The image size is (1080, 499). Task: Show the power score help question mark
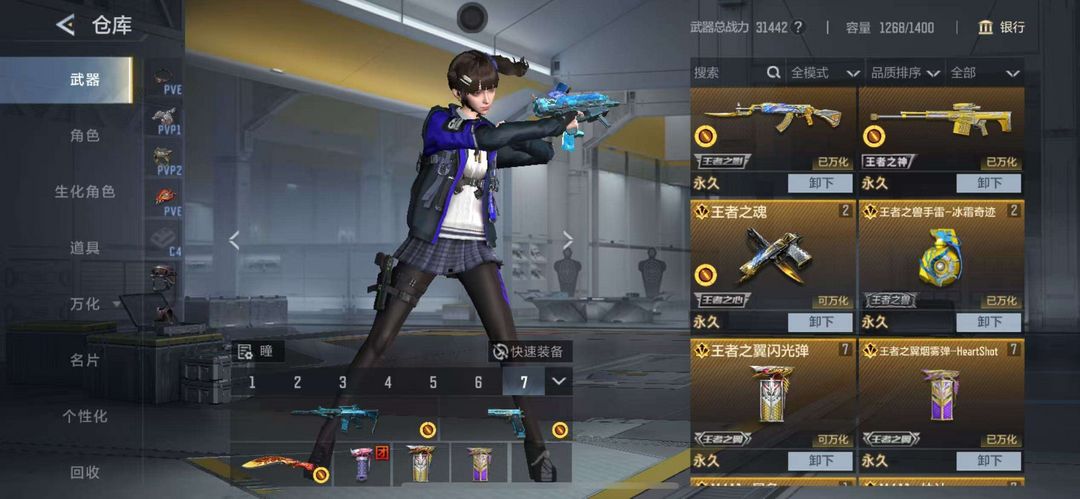(798, 27)
